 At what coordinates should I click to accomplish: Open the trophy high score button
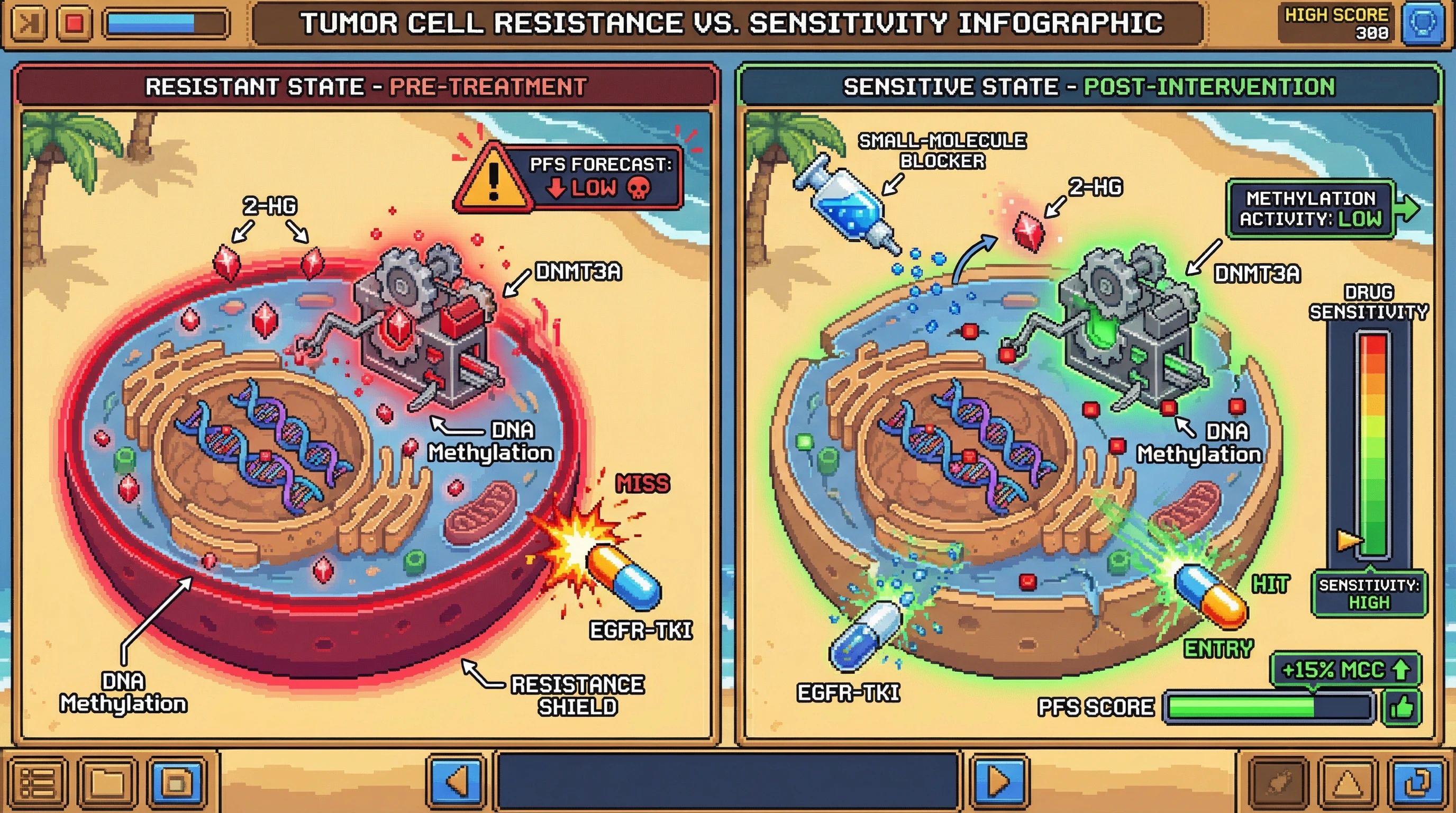1422,24
